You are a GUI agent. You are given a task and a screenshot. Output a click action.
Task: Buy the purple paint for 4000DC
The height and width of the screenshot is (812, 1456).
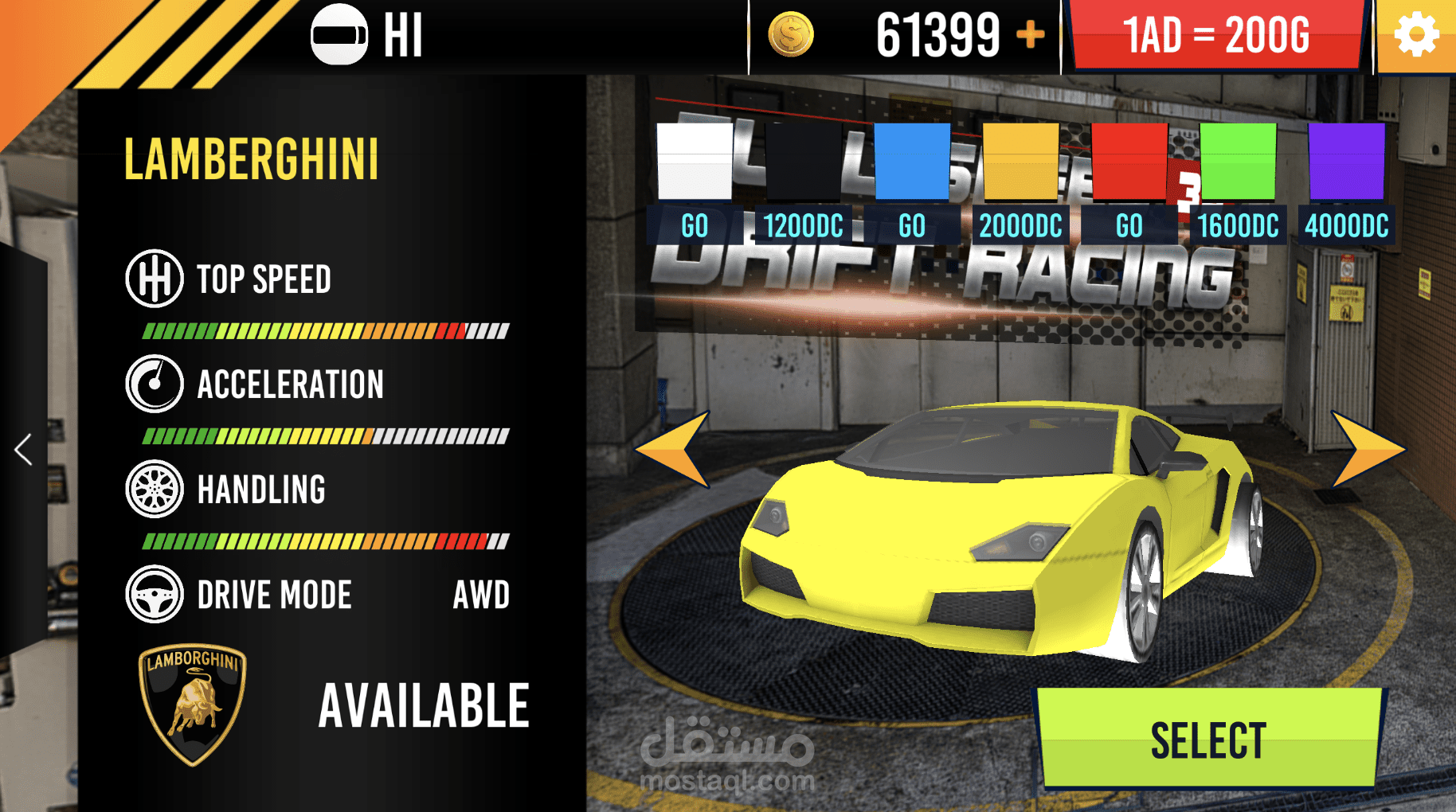(1346, 226)
